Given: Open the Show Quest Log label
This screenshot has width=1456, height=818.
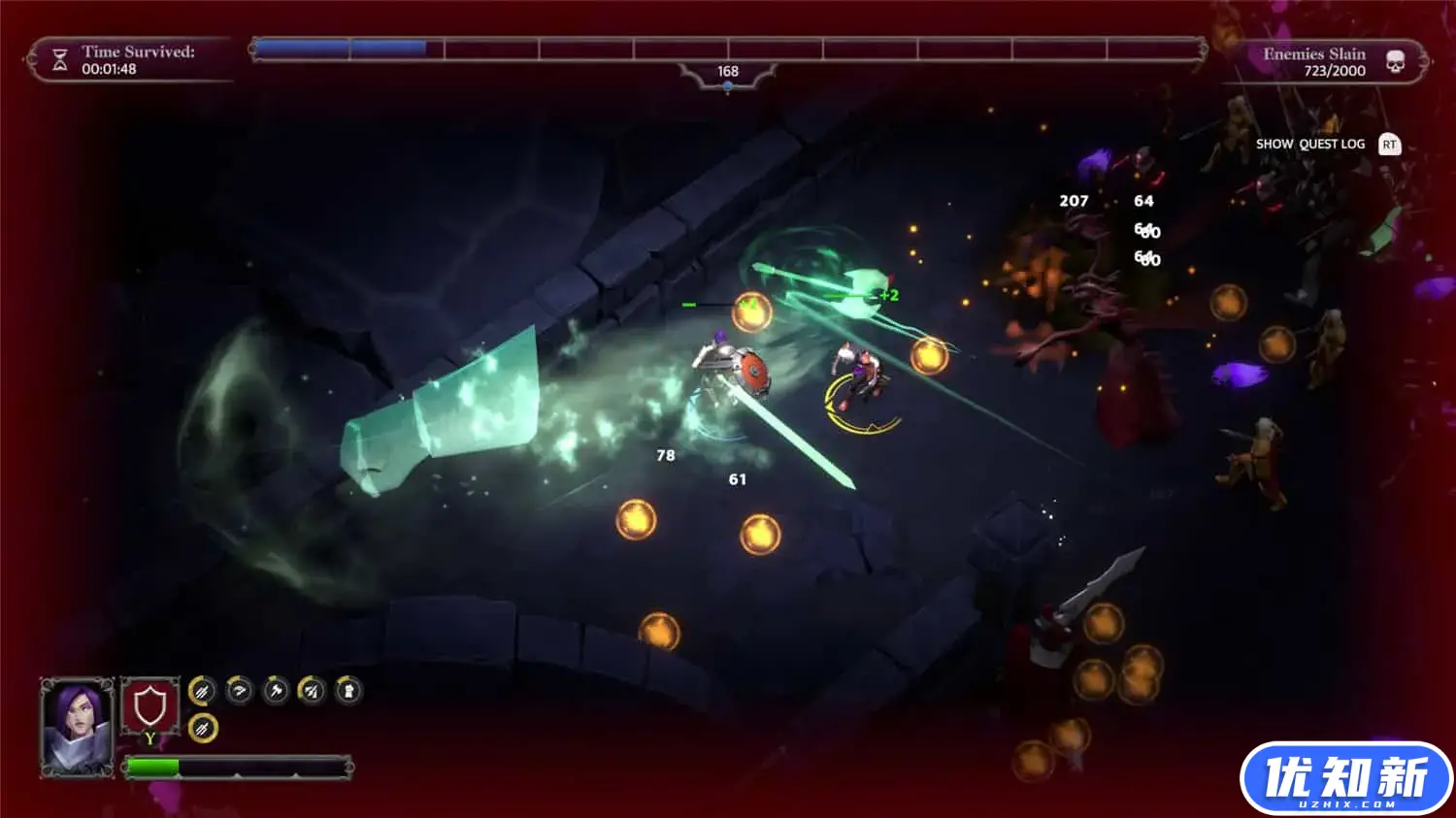Looking at the screenshot, I should (1309, 145).
